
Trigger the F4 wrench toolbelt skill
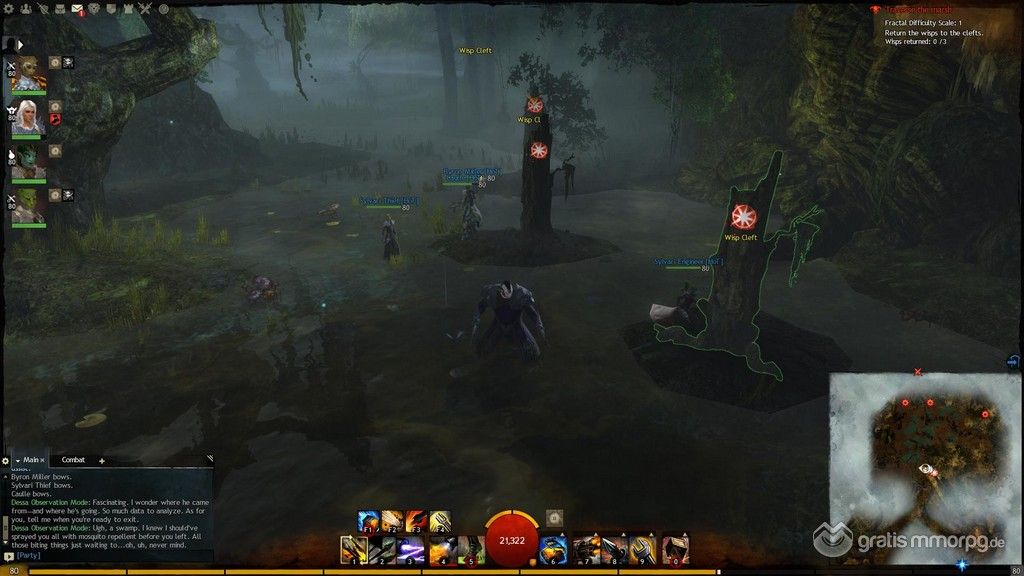pos(440,521)
